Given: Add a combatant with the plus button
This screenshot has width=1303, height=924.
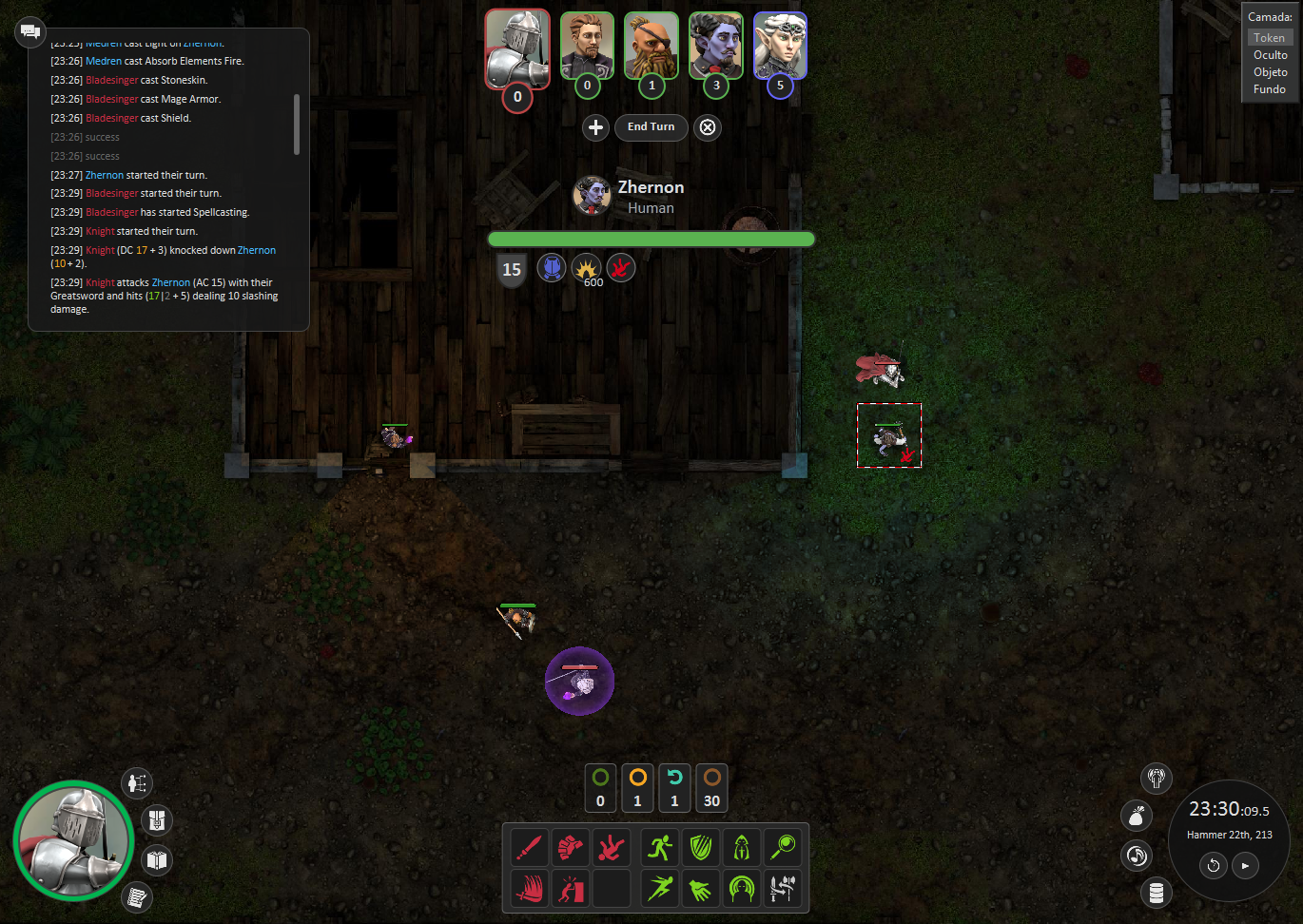Looking at the screenshot, I should pyautogui.click(x=595, y=127).
